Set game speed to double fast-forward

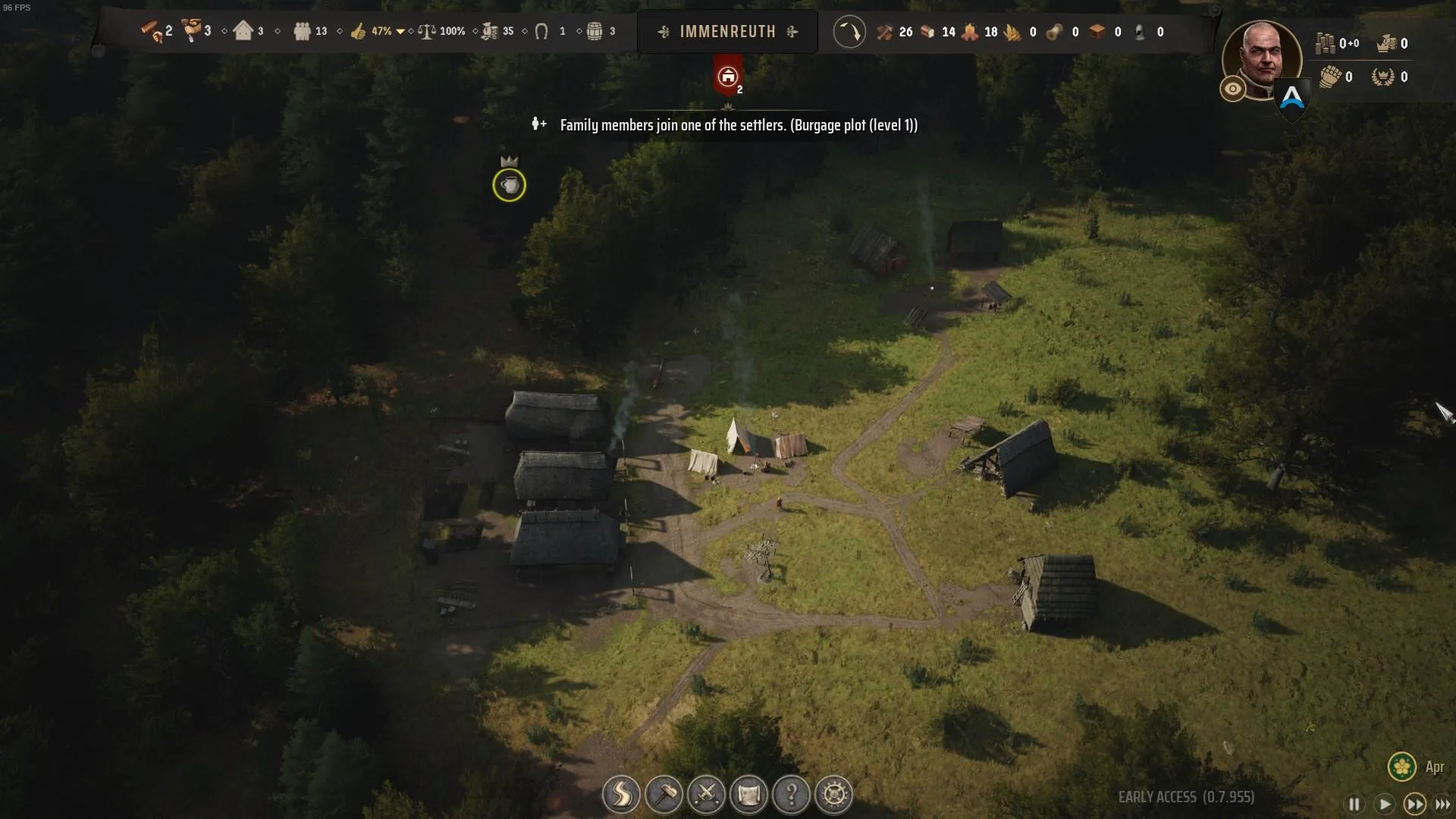(x=1414, y=804)
